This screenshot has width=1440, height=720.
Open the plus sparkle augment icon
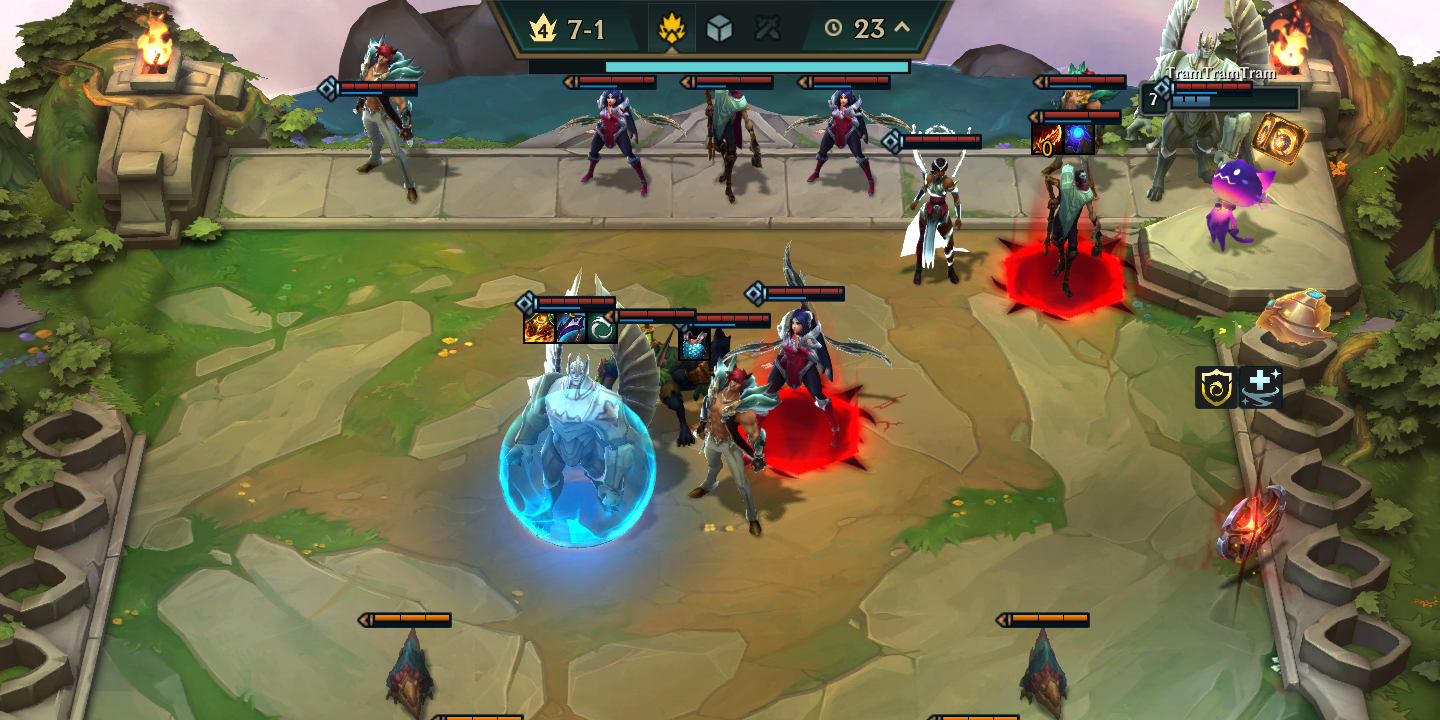[1260, 387]
